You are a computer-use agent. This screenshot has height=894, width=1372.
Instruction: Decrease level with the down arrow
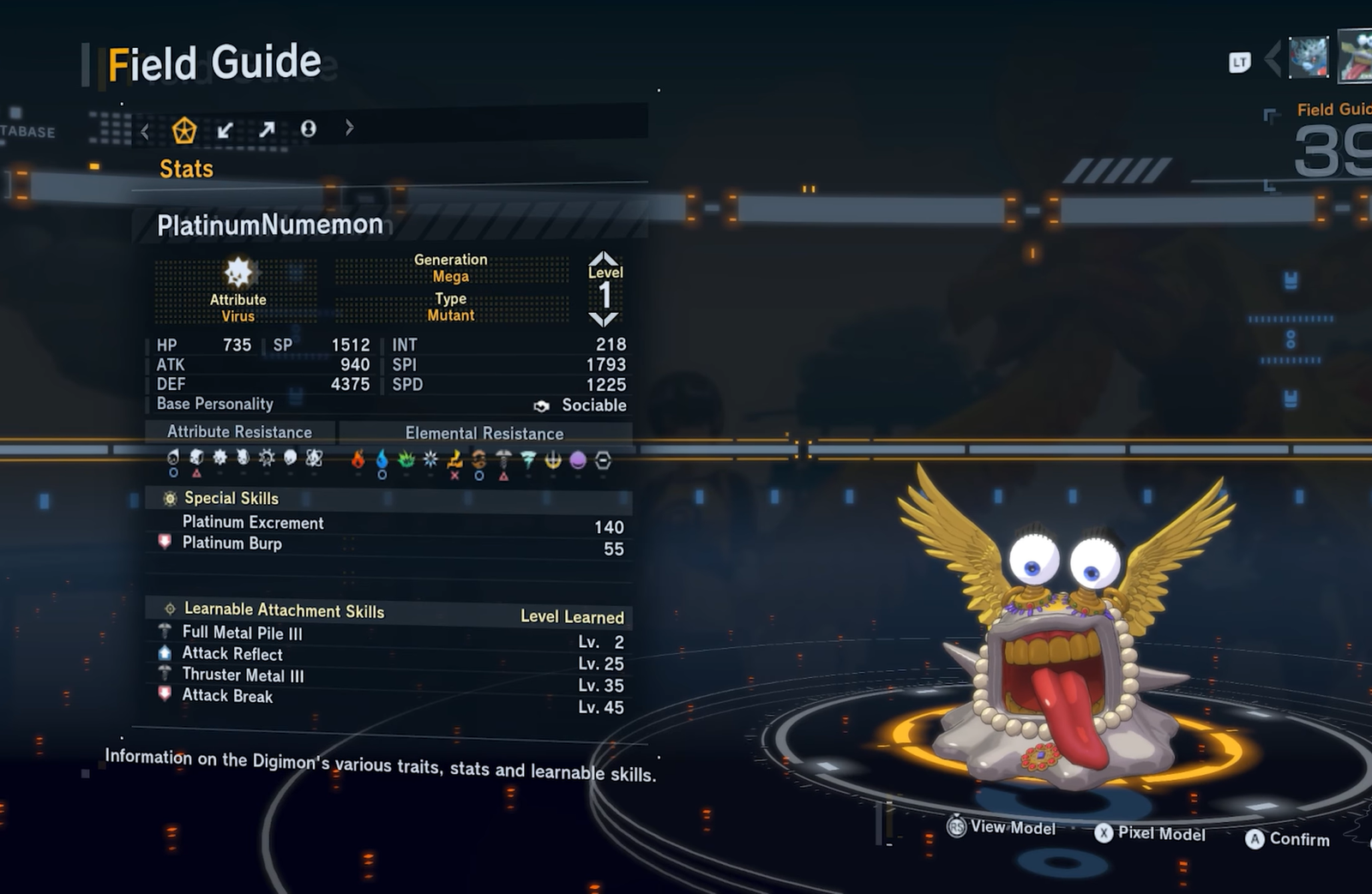tap(604, 320)
